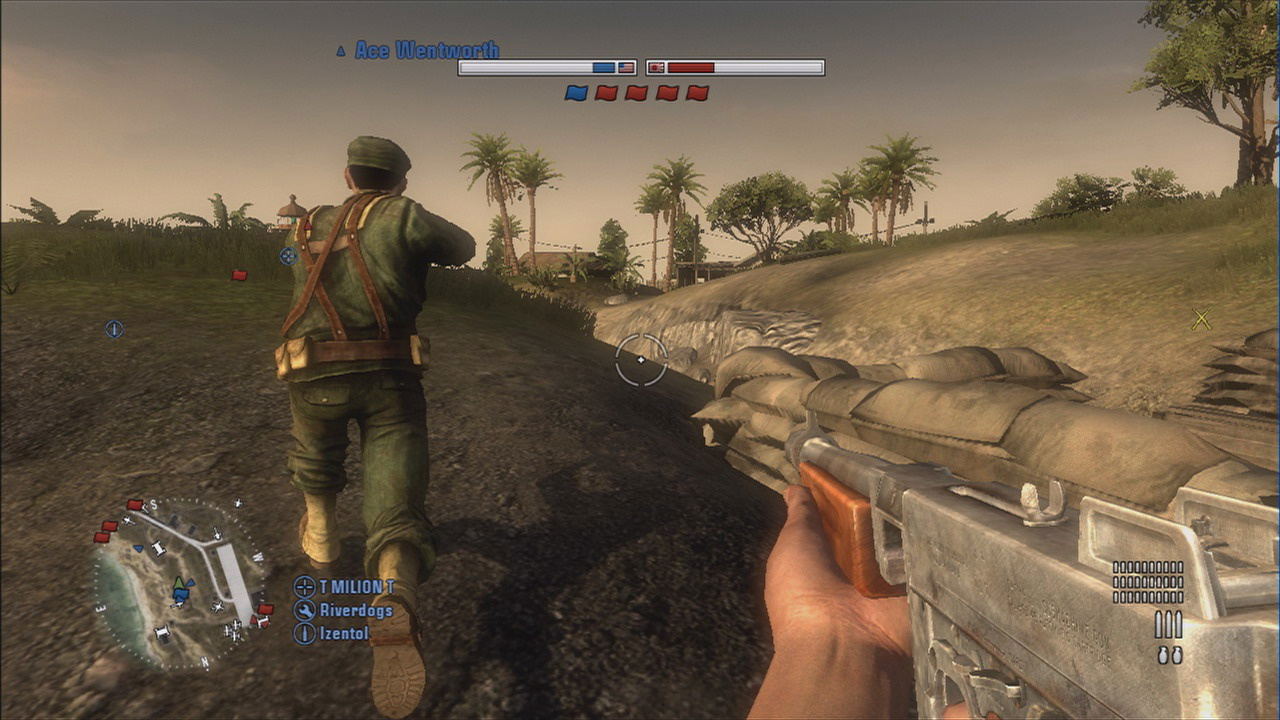Click the Japanese flag team icon
This screenshot has width=1280, height=720.
click(x=656, y=68)
